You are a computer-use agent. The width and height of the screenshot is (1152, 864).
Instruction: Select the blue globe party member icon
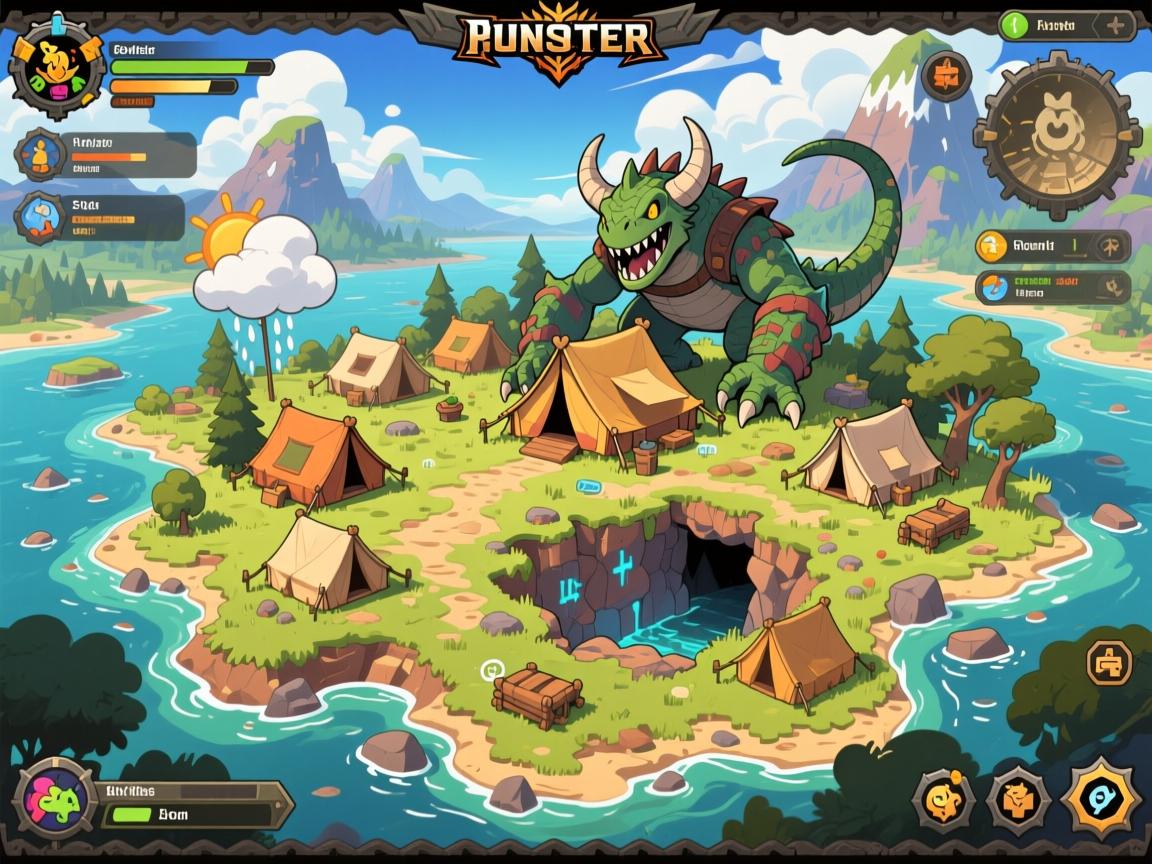point(41,217)
